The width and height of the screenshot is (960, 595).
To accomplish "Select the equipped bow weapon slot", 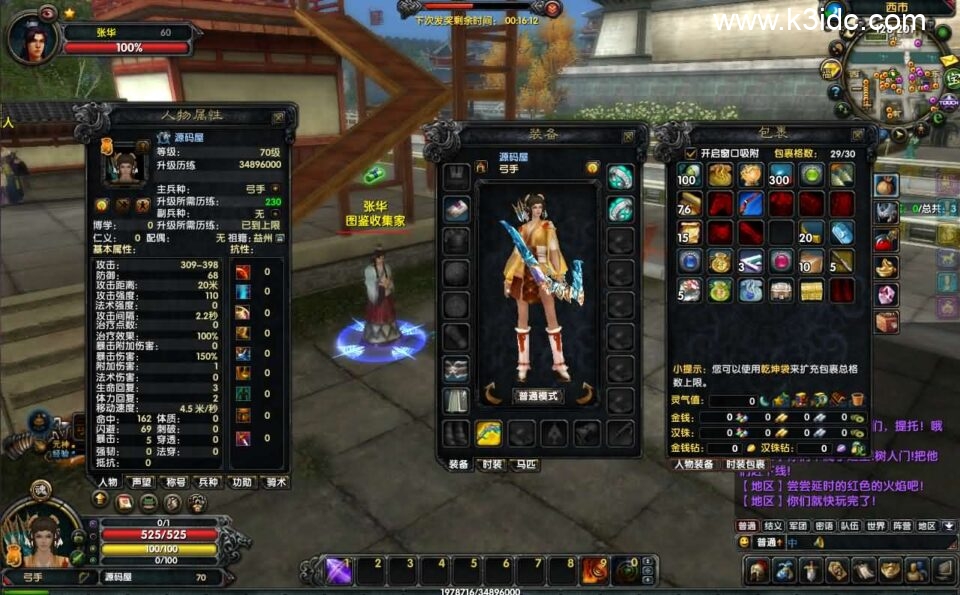I will 488,433.
